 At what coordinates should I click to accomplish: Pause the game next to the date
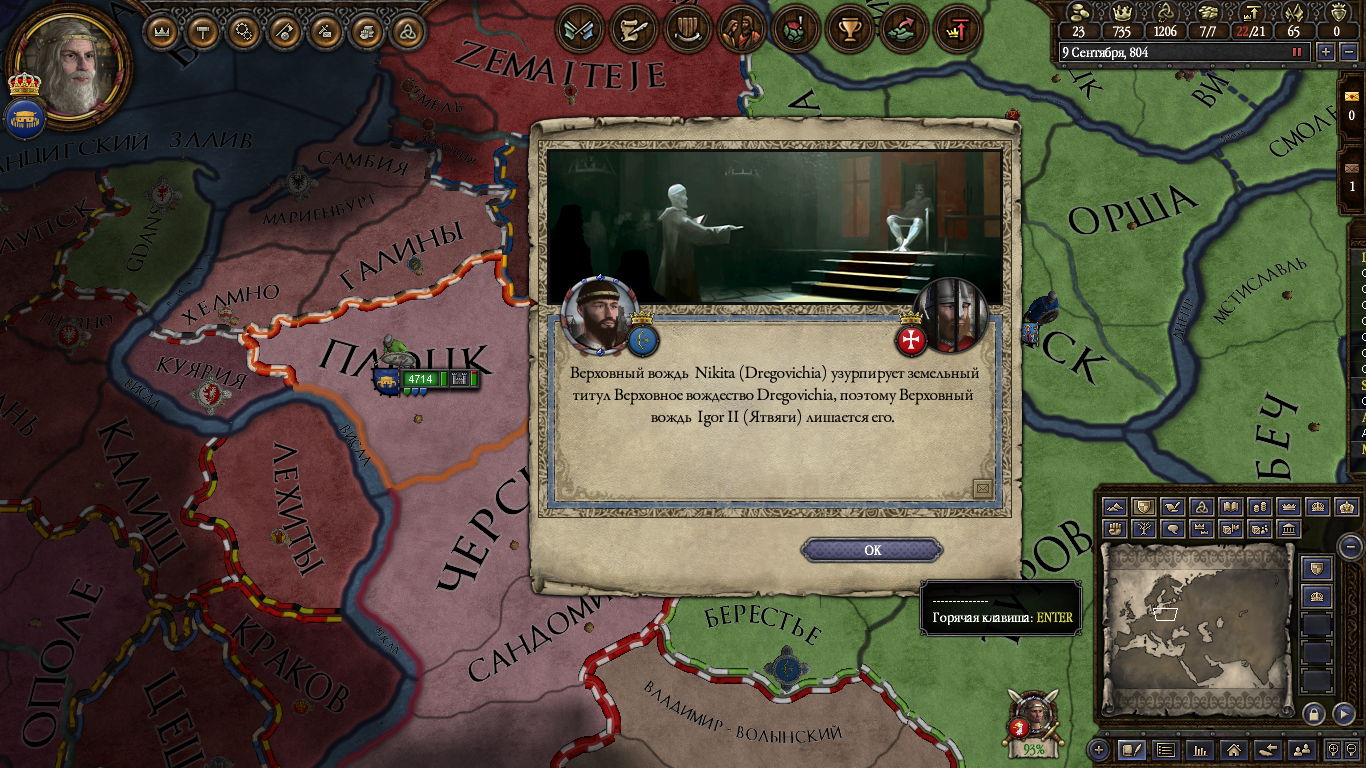coord(1297,52)
